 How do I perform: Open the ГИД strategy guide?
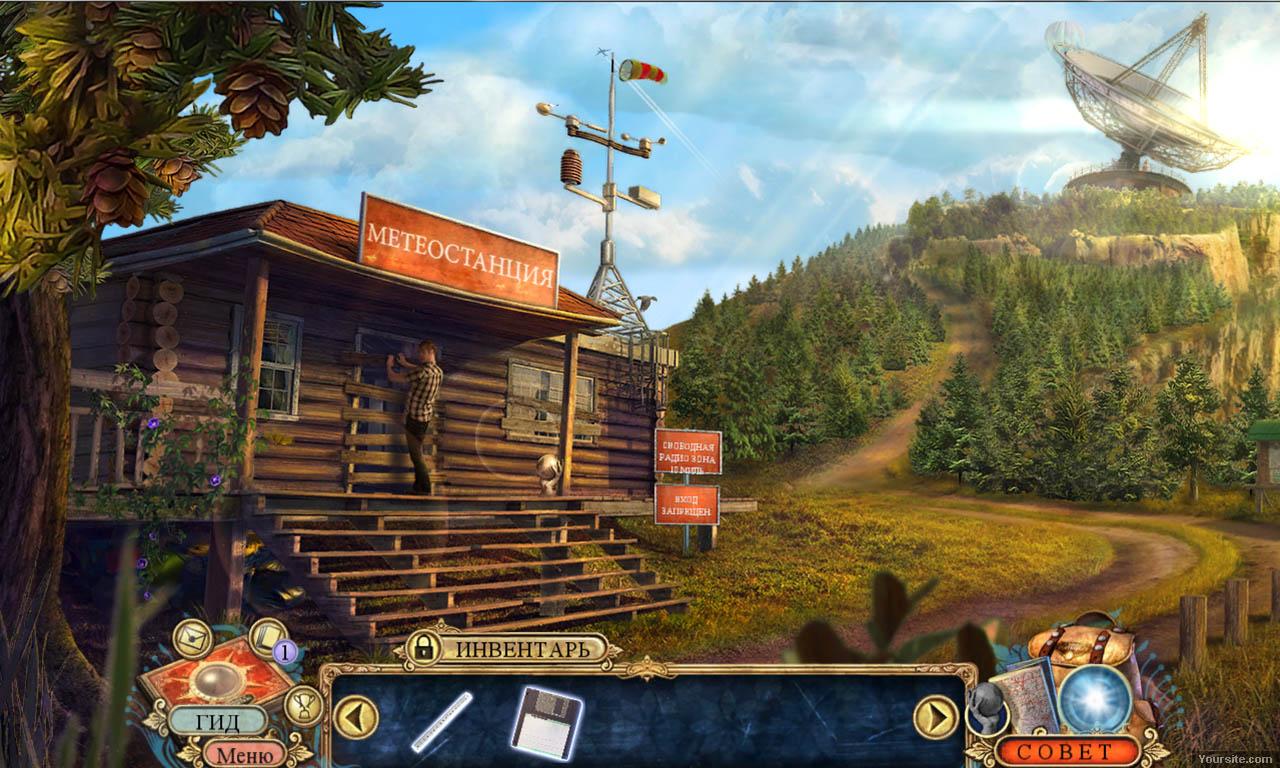(x=217, y=720)
